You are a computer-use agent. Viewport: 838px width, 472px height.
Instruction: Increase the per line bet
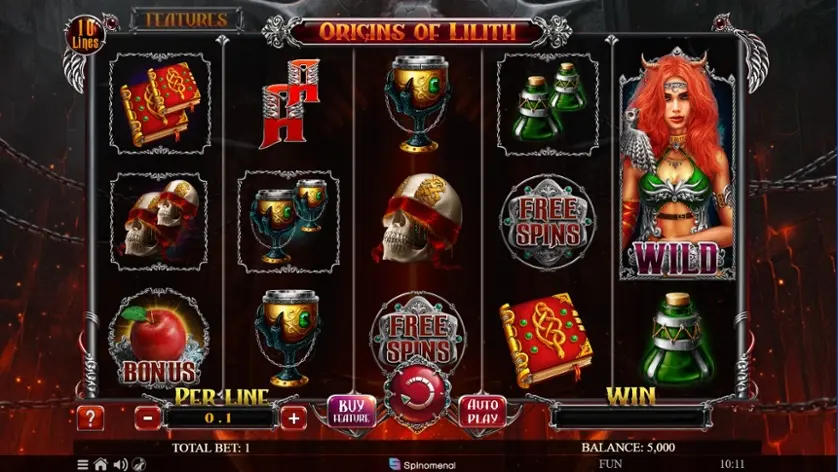tap(293, 418)
